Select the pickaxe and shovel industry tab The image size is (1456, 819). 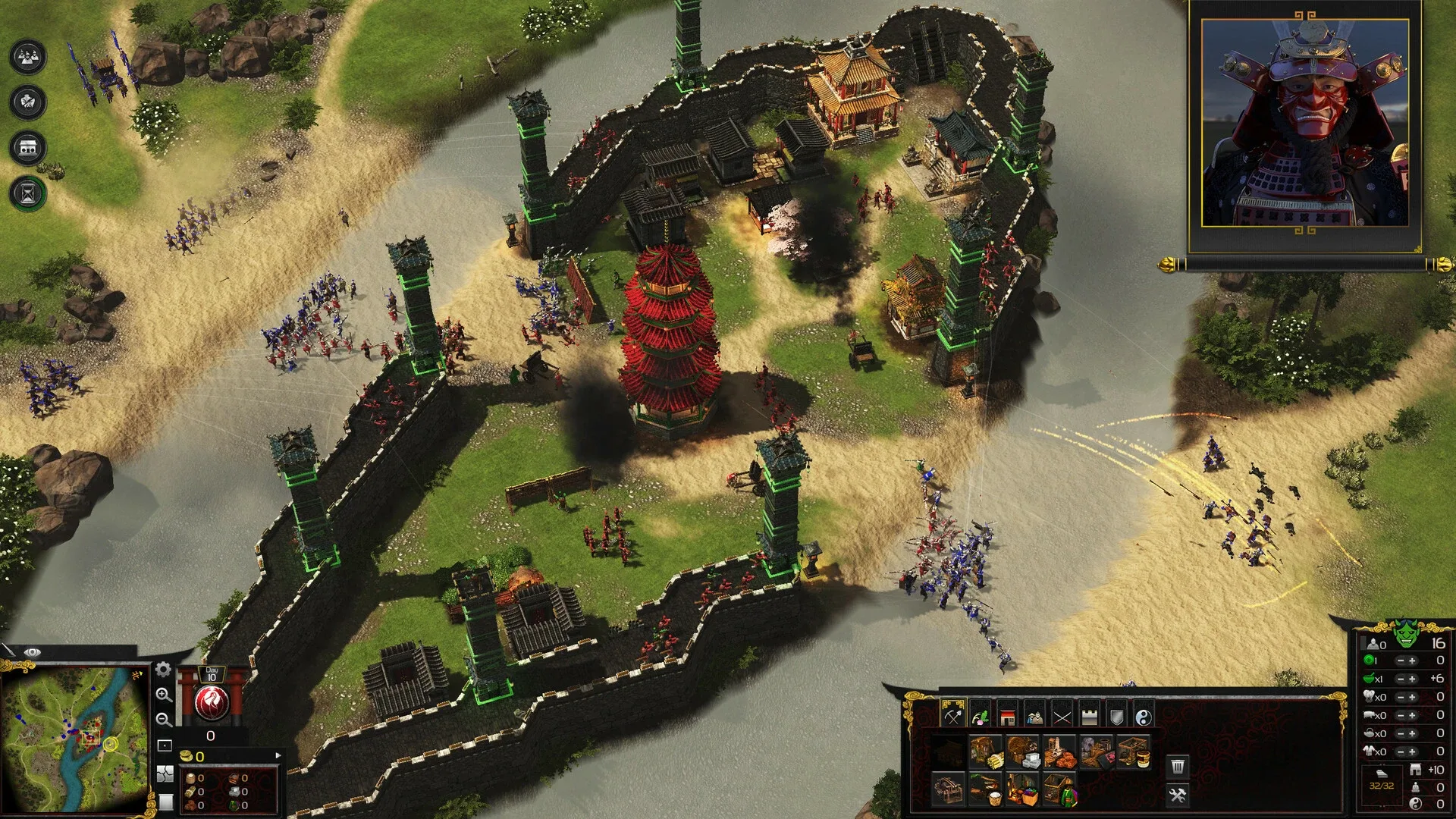click(x=952, y=715)
